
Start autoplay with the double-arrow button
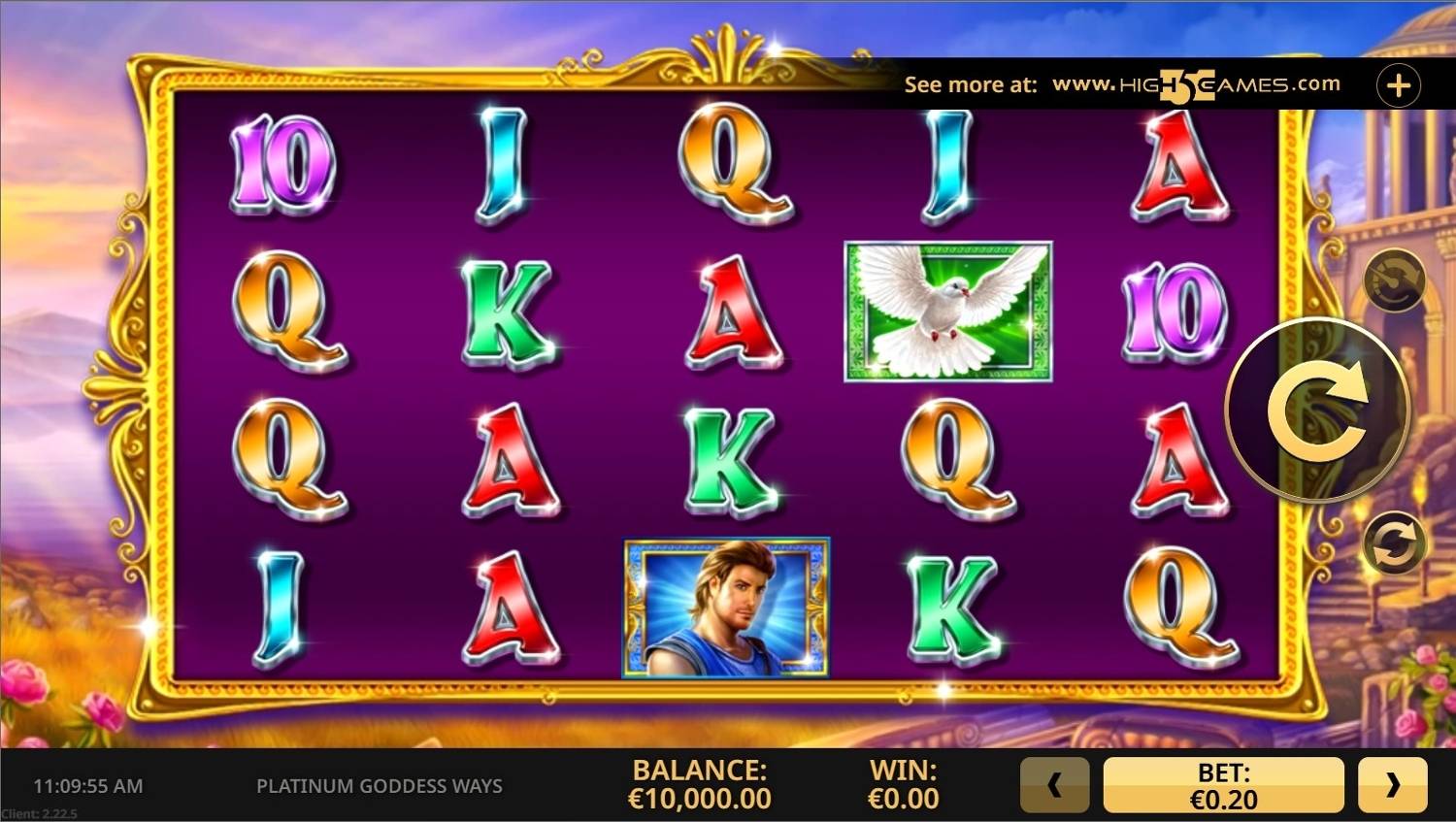[1394, 543]
